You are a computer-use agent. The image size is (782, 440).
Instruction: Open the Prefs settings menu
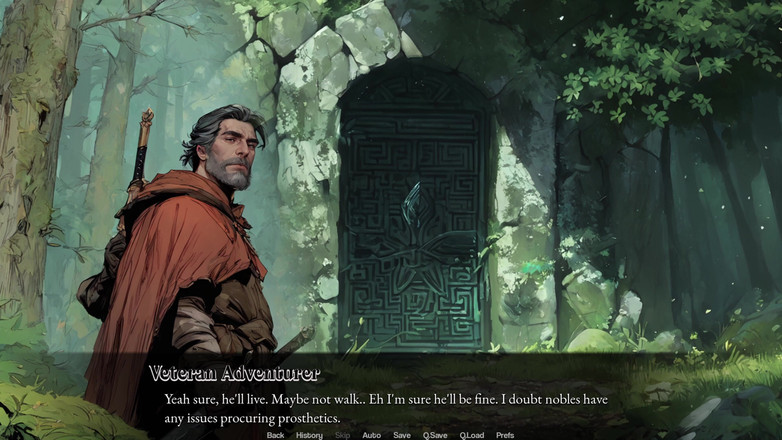(505, 435)
